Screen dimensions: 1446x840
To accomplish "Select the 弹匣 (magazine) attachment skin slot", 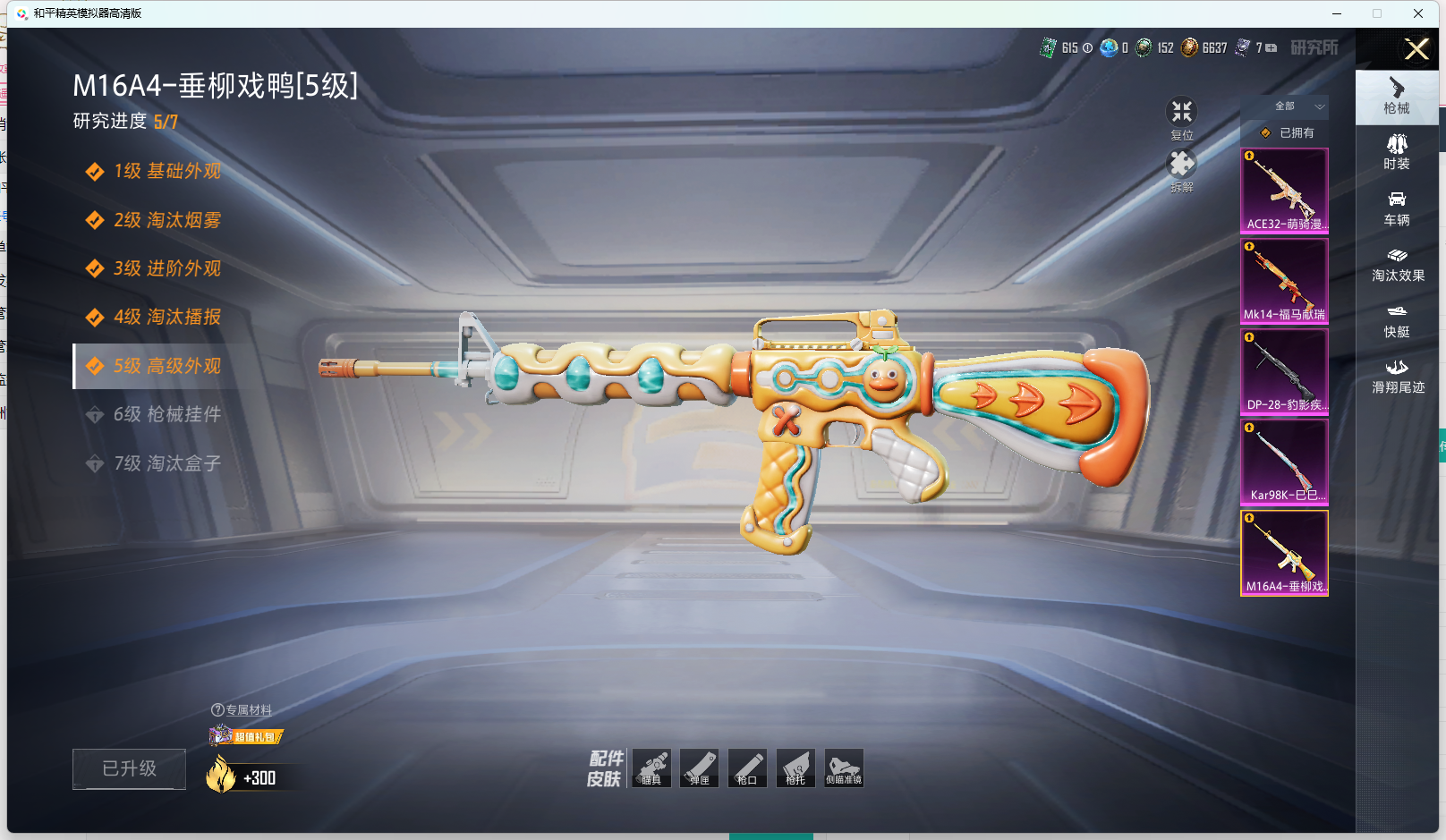I will [x=699, y=768].
